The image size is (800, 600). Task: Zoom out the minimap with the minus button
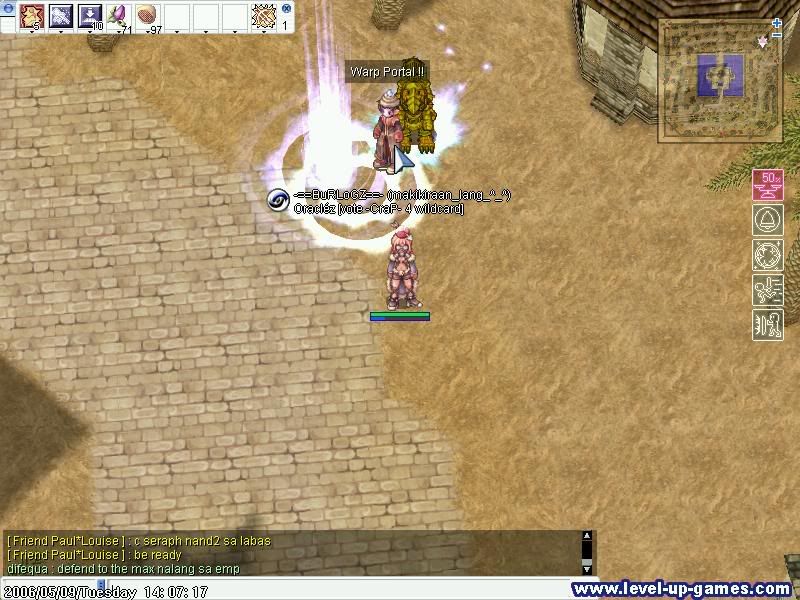click(x=777, y=35)
